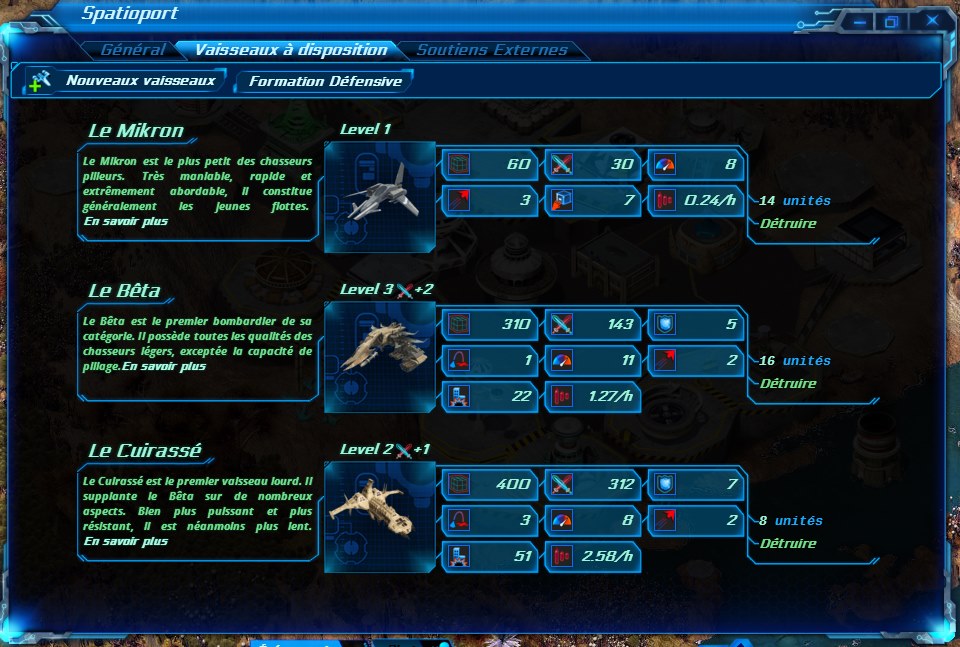Minimize the Spatioport window
Image resolution: width=960 pixels, height=647 pixels.
[x=858, y=21]
